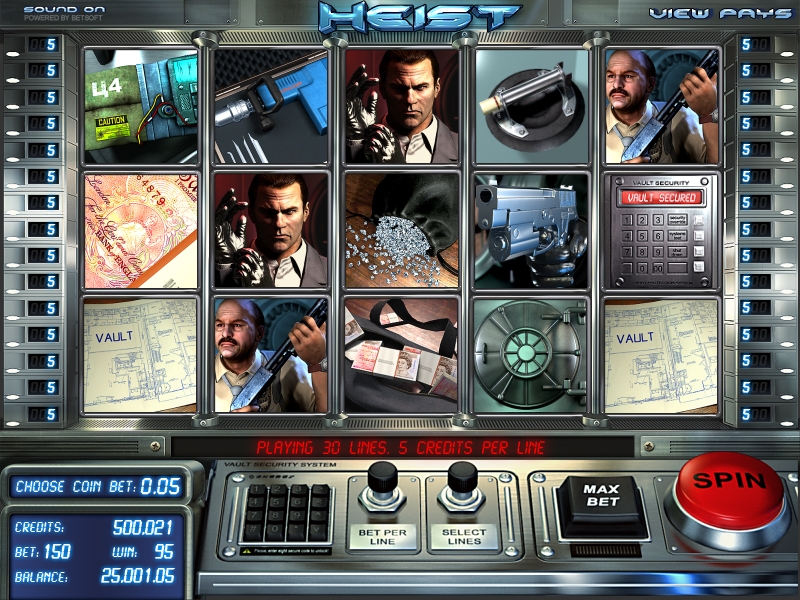
Task: Click the MAX BET button
Action: coord(603,497)
